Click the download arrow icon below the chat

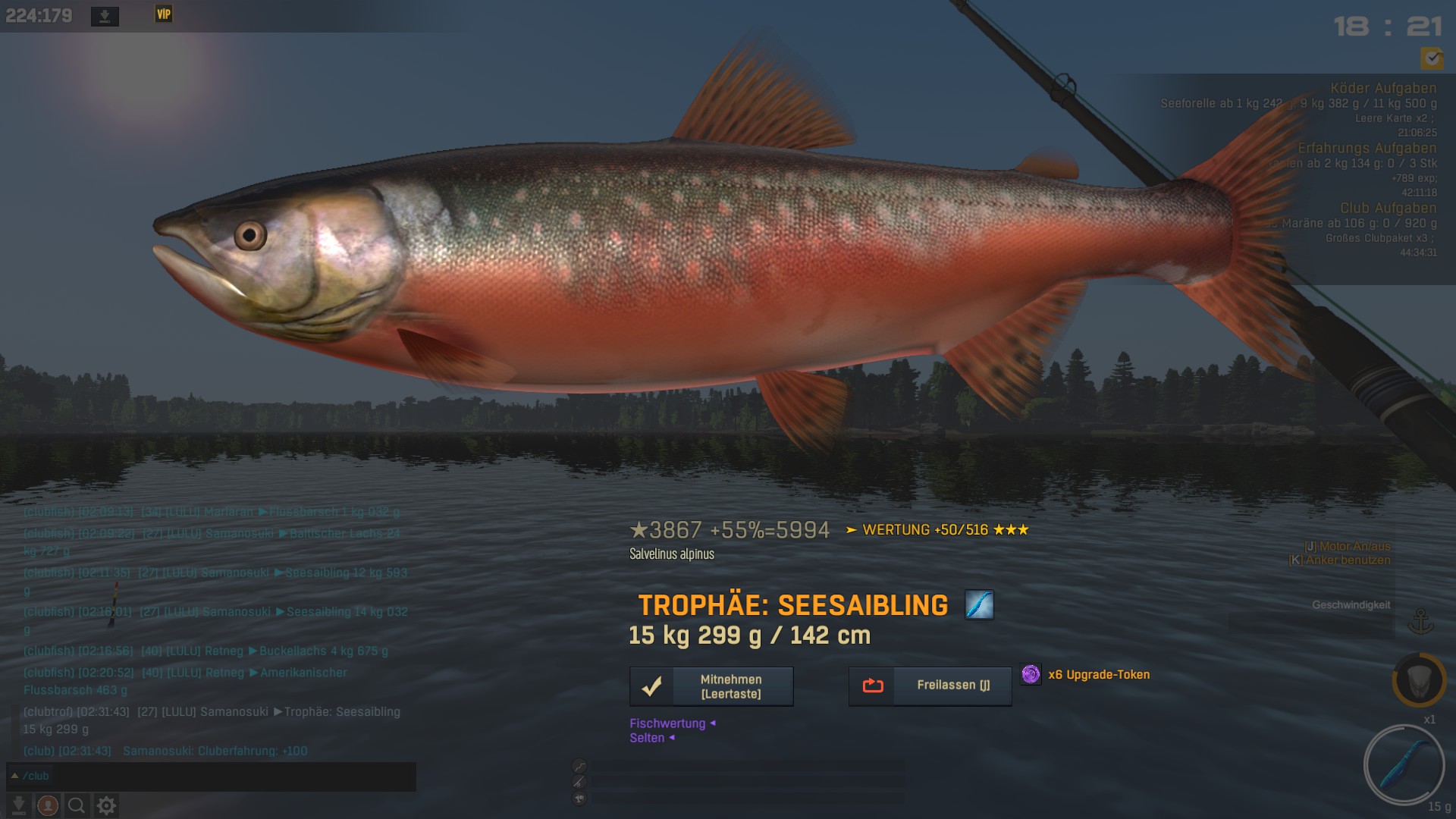19,805
